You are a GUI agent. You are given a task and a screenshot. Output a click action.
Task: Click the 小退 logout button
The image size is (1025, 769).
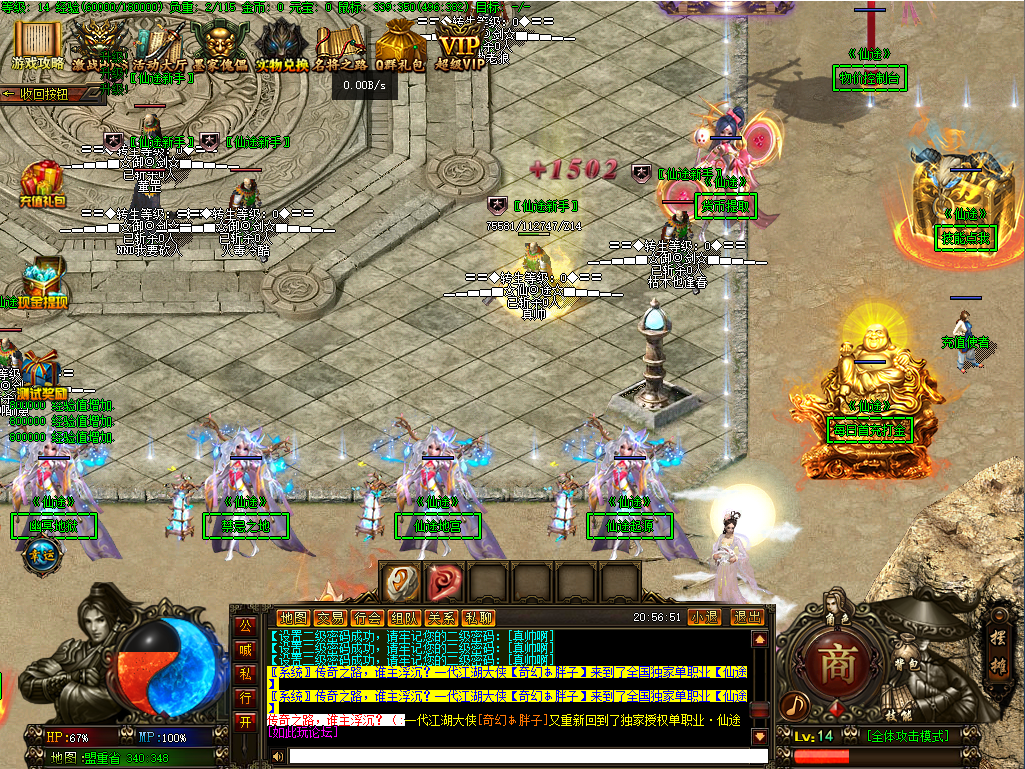point(706,618)
